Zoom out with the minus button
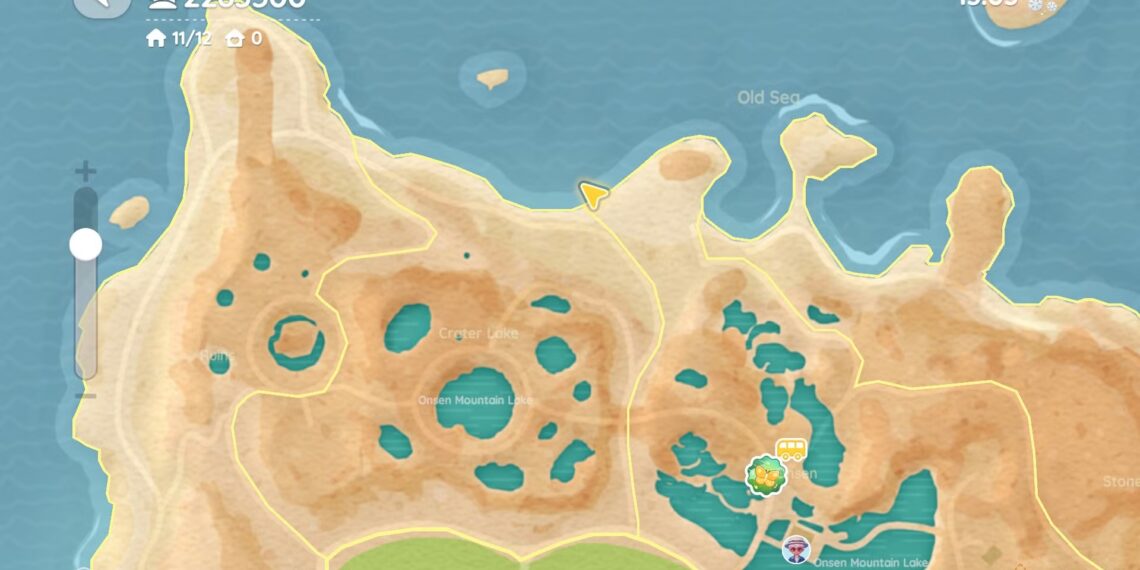Screen dimensions: 1140x570 86,396
